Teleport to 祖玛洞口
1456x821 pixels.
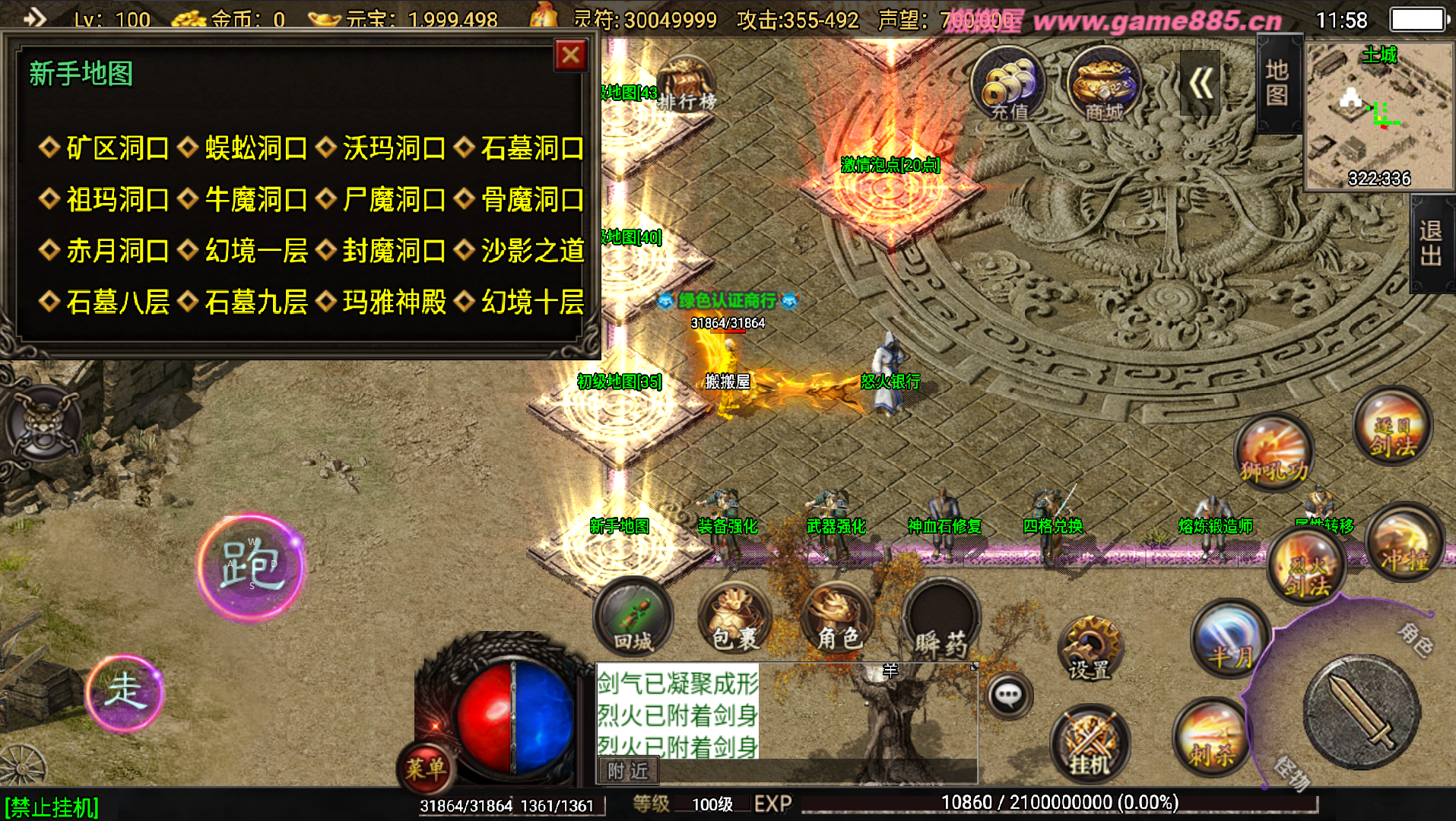(117, 200)
